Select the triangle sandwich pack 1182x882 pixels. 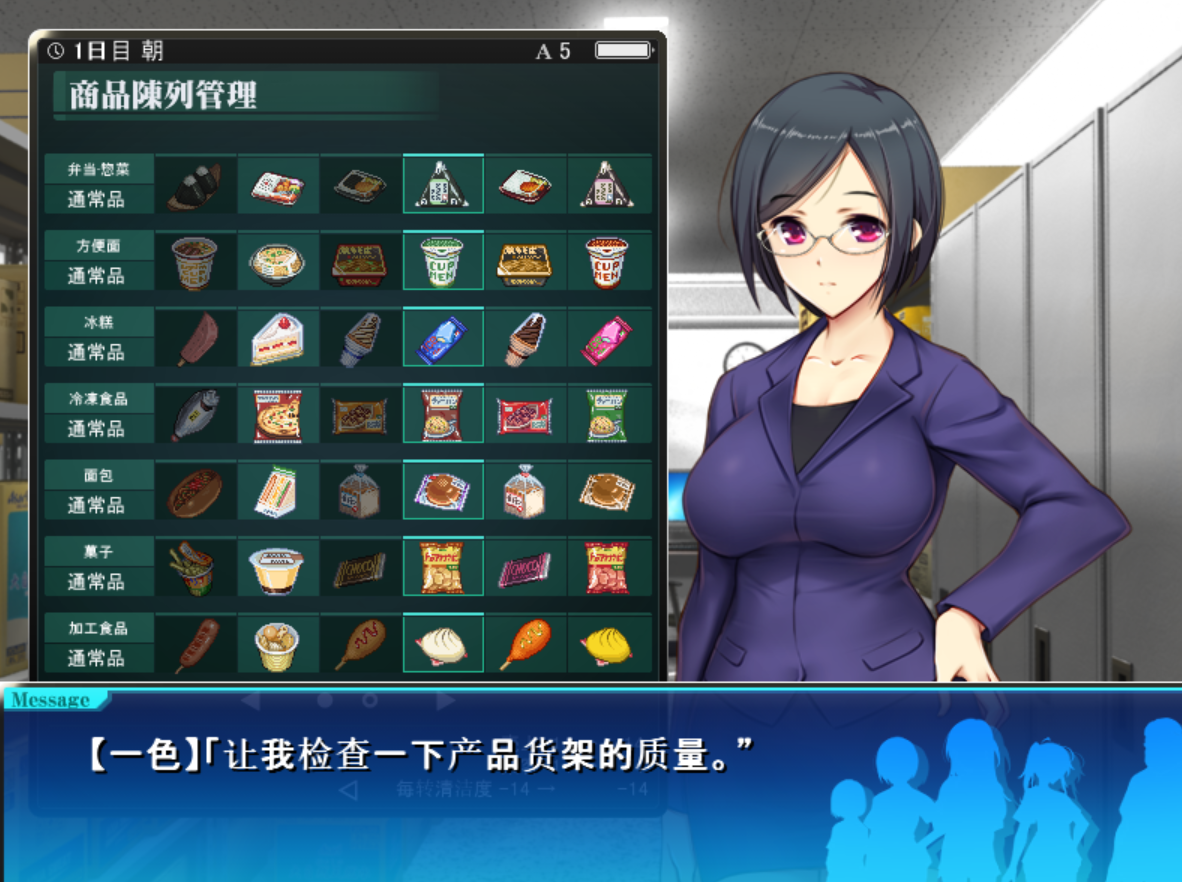click(x=277, y=492)
